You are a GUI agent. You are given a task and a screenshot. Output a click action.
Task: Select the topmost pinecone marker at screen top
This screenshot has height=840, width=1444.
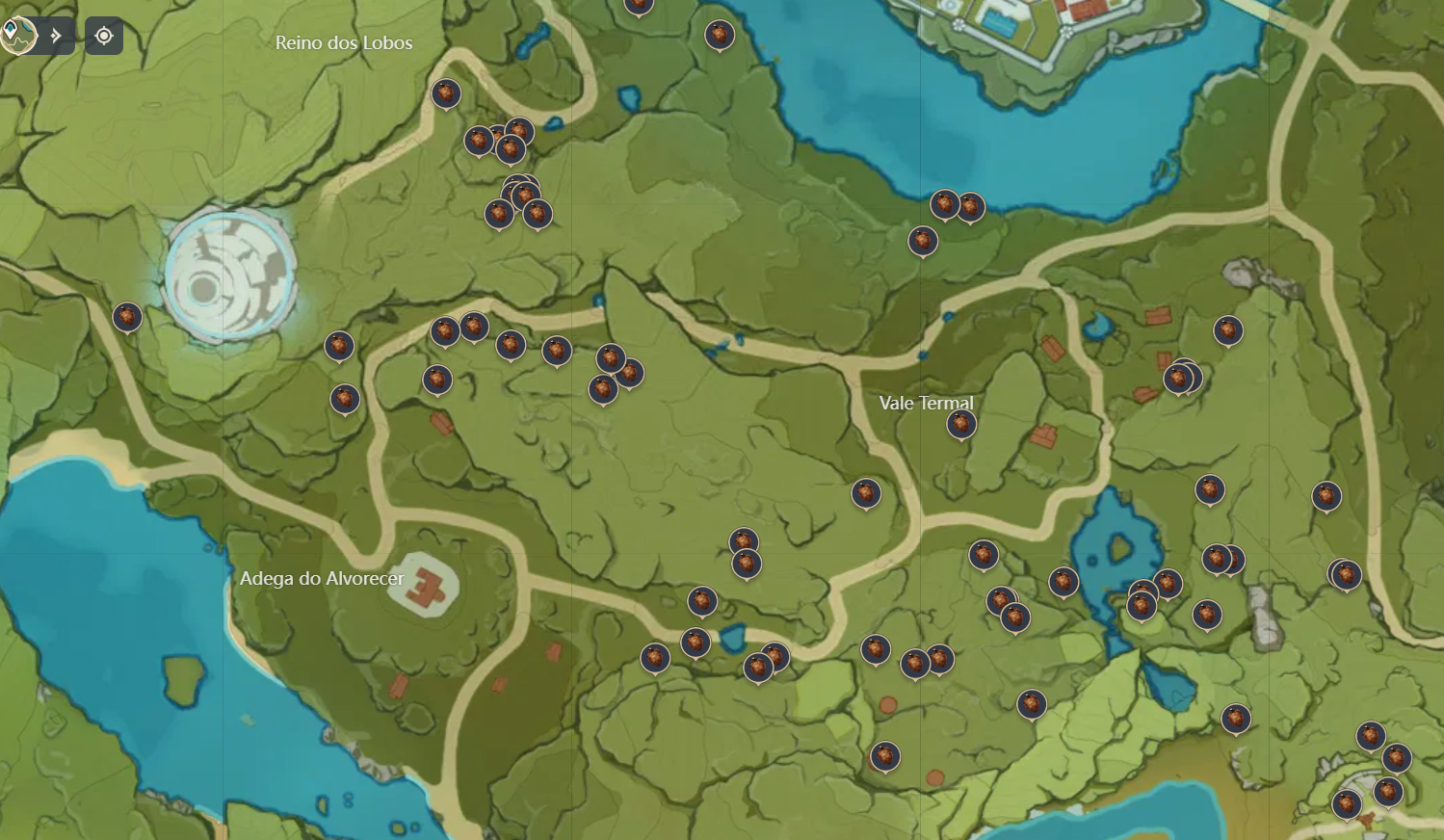639,8
